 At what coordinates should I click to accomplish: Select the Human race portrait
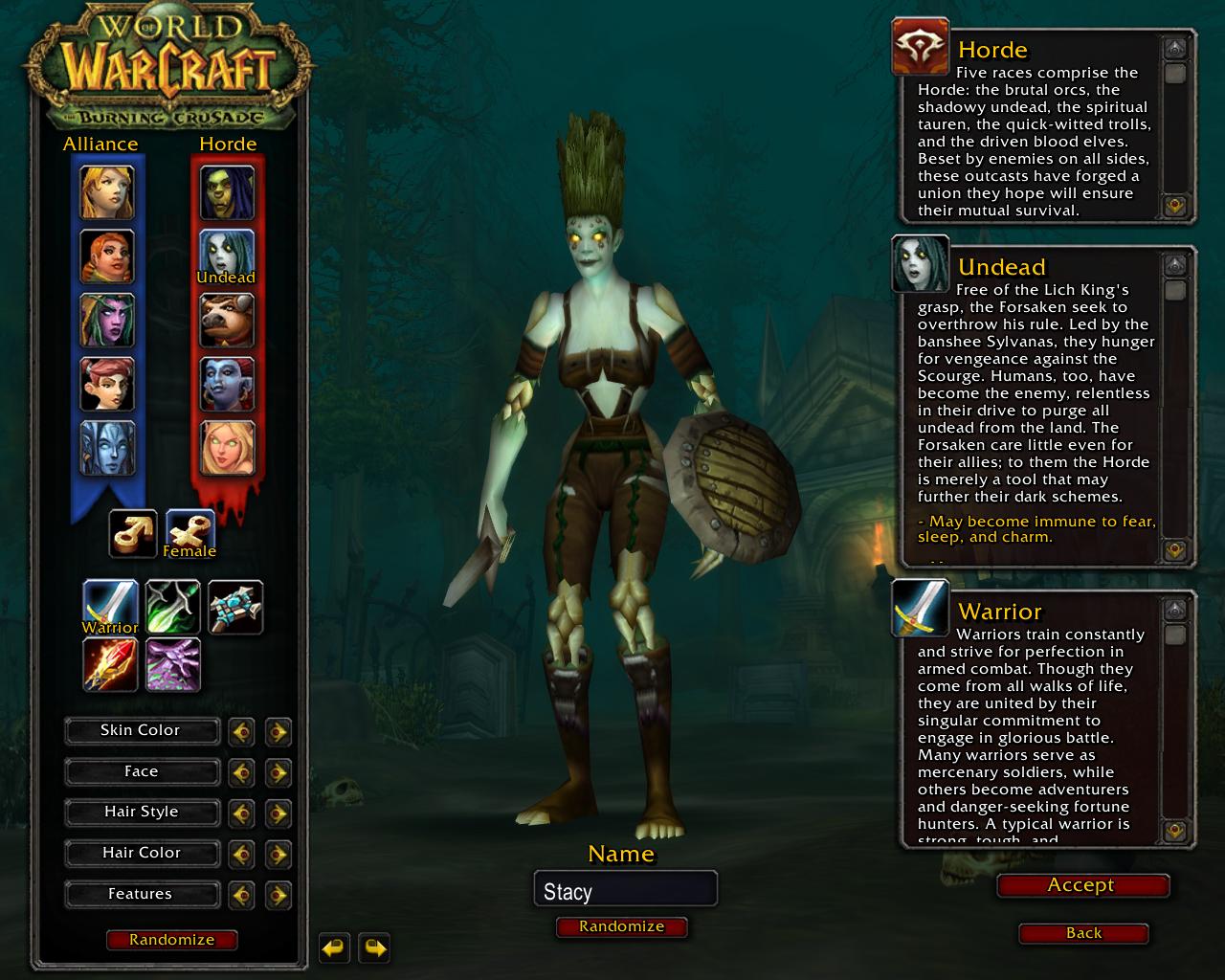106,192
